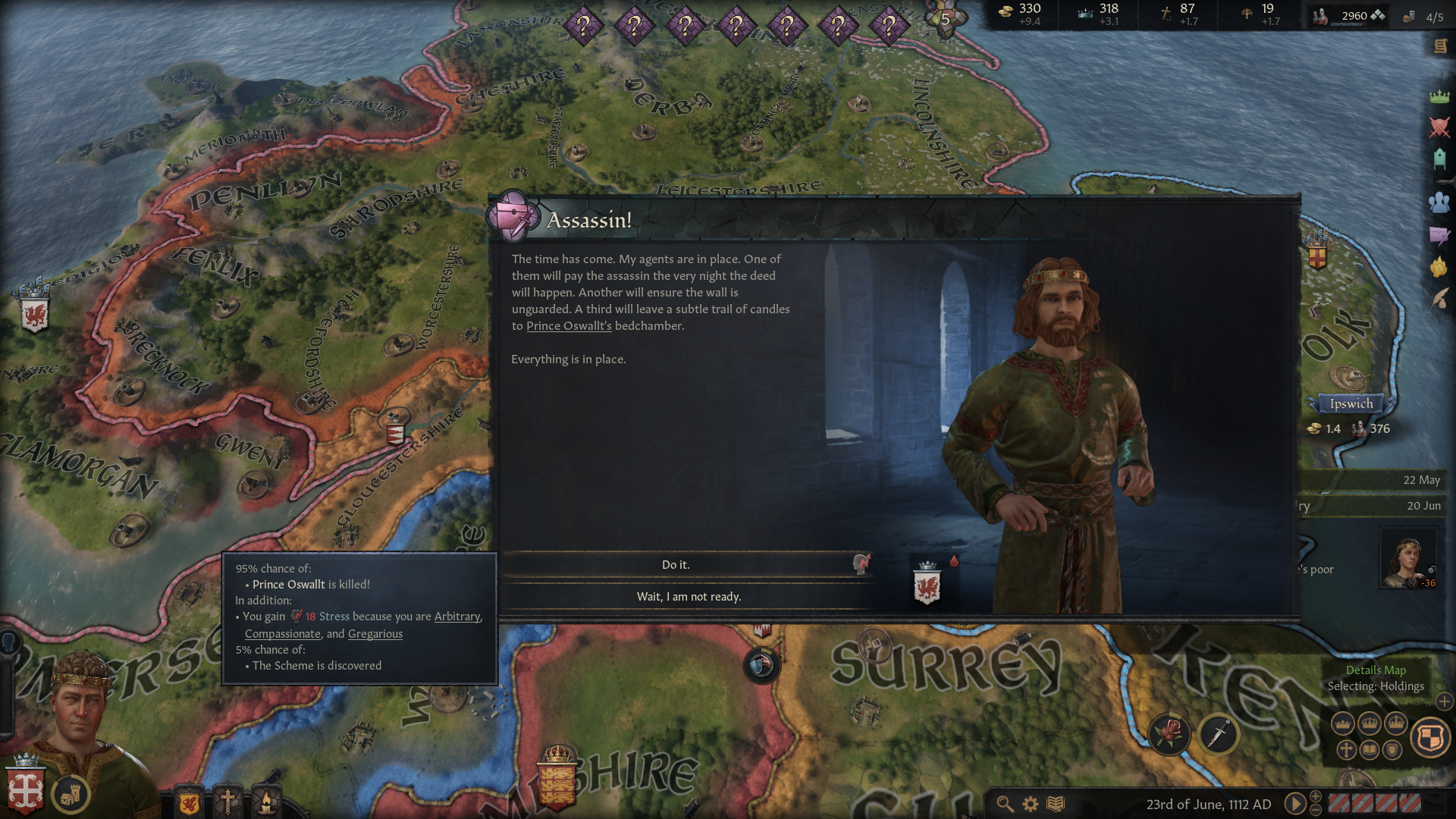Select the checkered shield realms map mode
1456x819 pixels.
(x=1430, y=737)
